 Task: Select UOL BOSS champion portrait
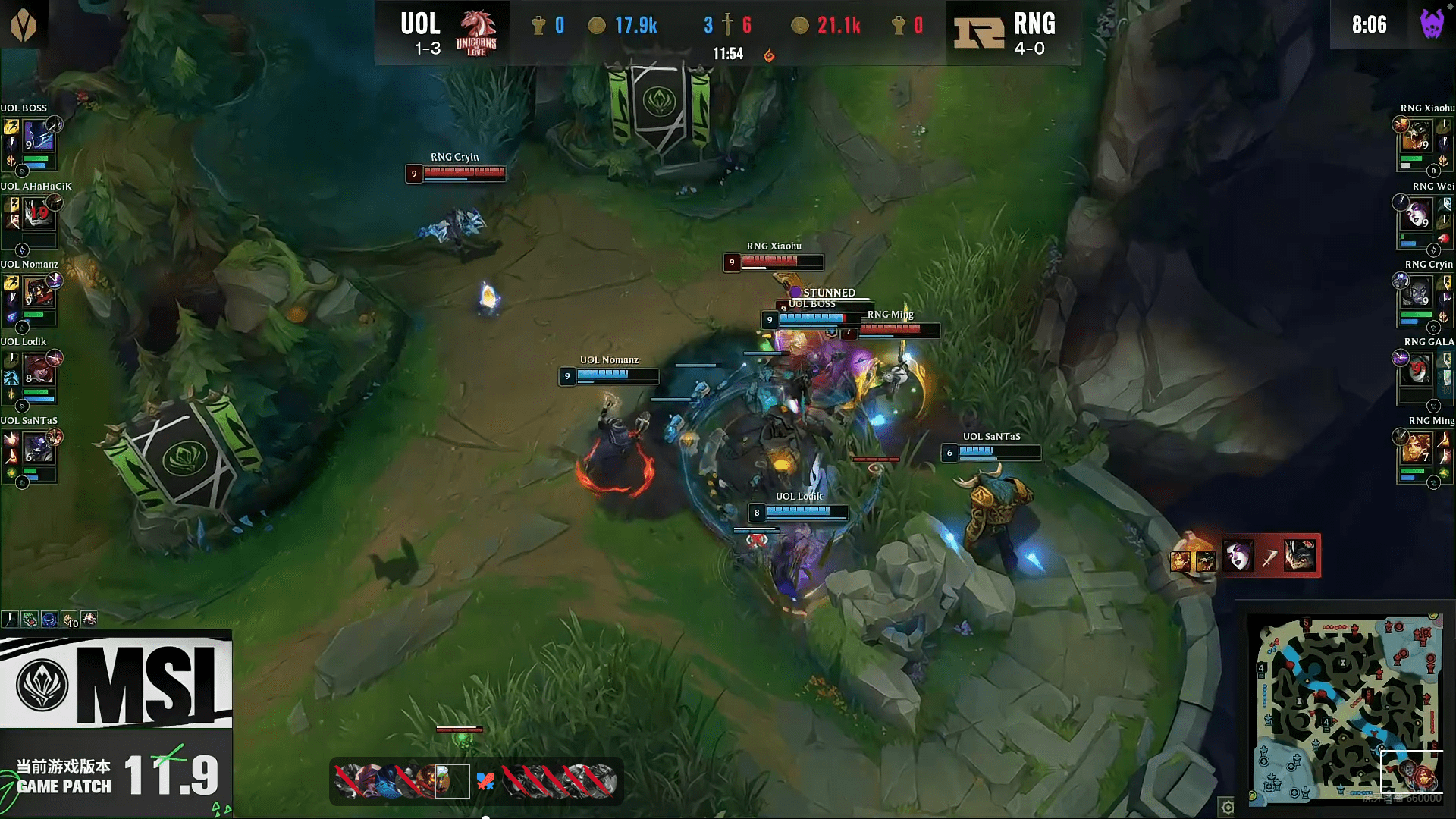(x=38, y=138)
